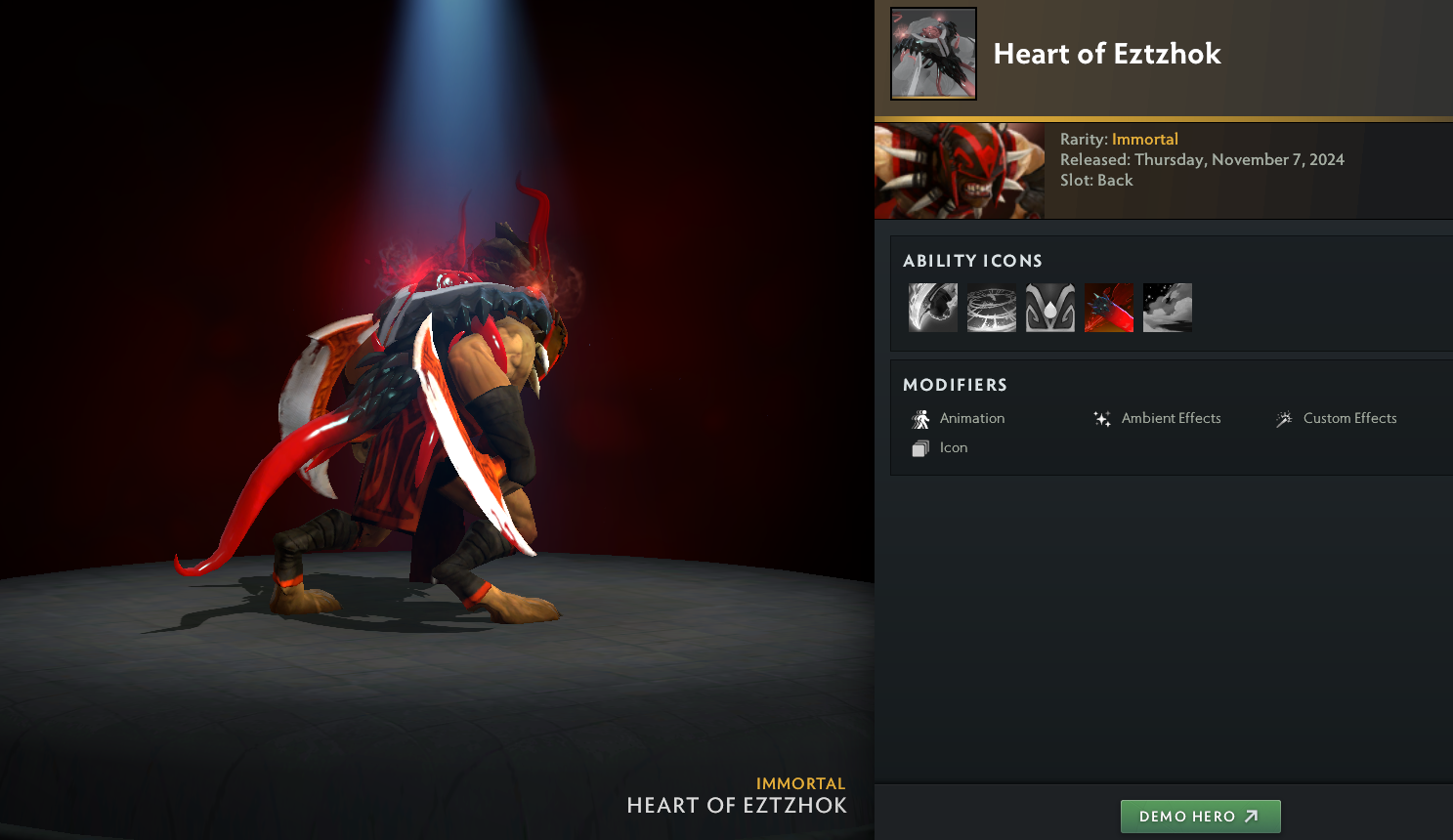This screenshot has width=1453, height=840.
Task: Click the curved blade ability icon
Action: [933, 308]
